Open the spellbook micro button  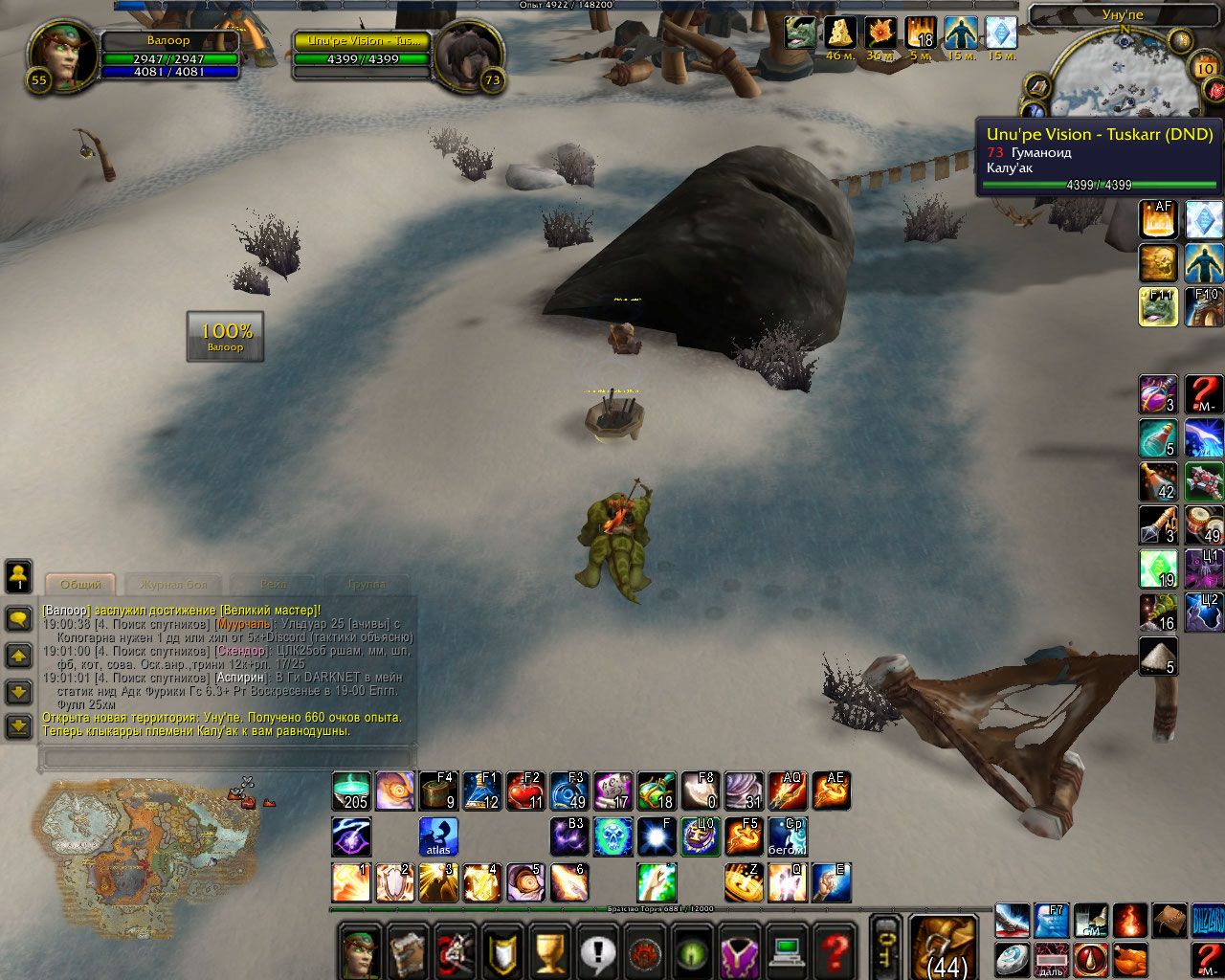point(409,952)
